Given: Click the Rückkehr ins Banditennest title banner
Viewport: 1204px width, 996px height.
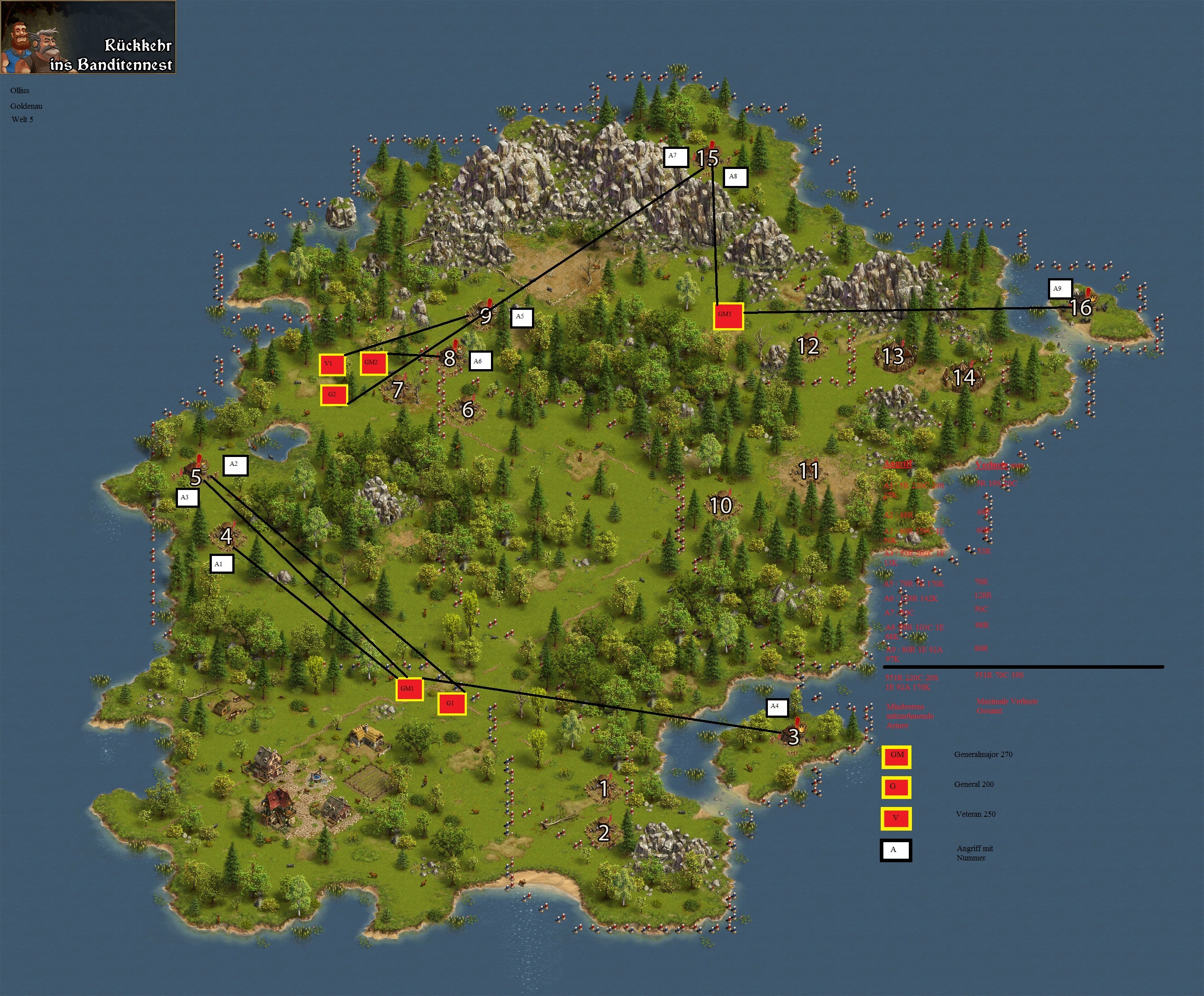Looking at the screenshot, I should pos(88,37).
